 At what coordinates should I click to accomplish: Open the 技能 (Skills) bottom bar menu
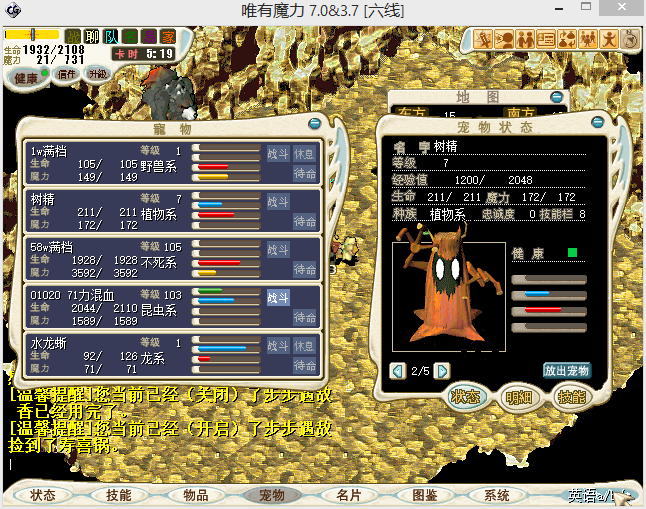point(119,495)
